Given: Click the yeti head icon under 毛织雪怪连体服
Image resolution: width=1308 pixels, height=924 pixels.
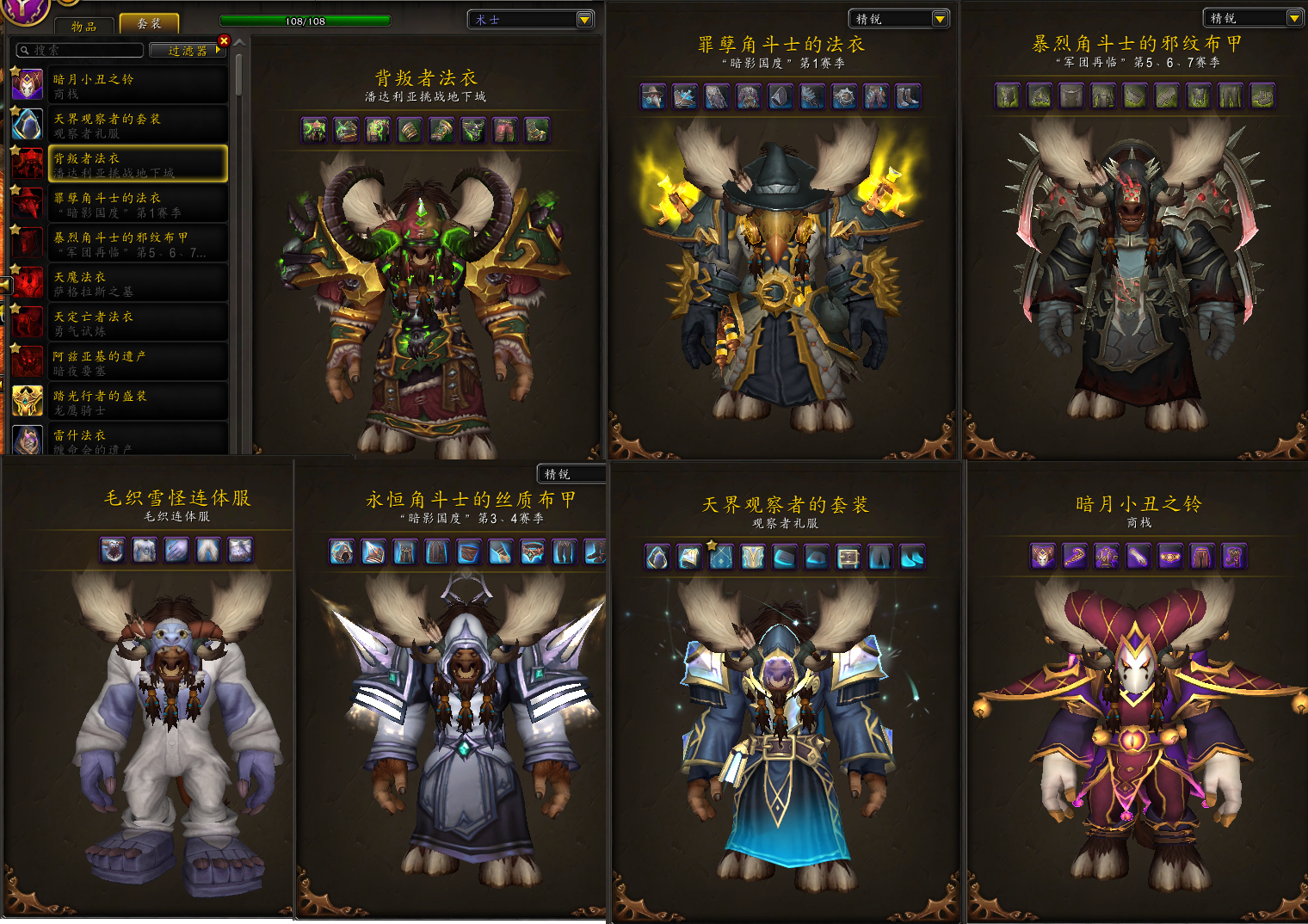Looking at the screenshot, I should click(113, 550).
